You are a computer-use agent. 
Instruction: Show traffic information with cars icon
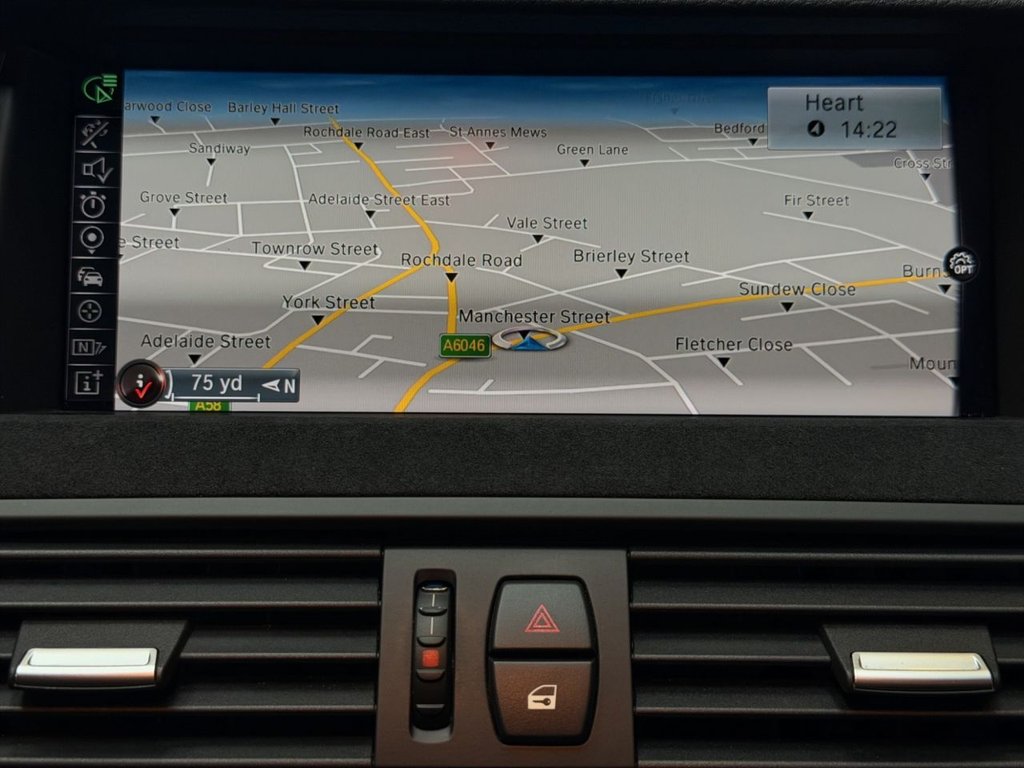[91, 276]
